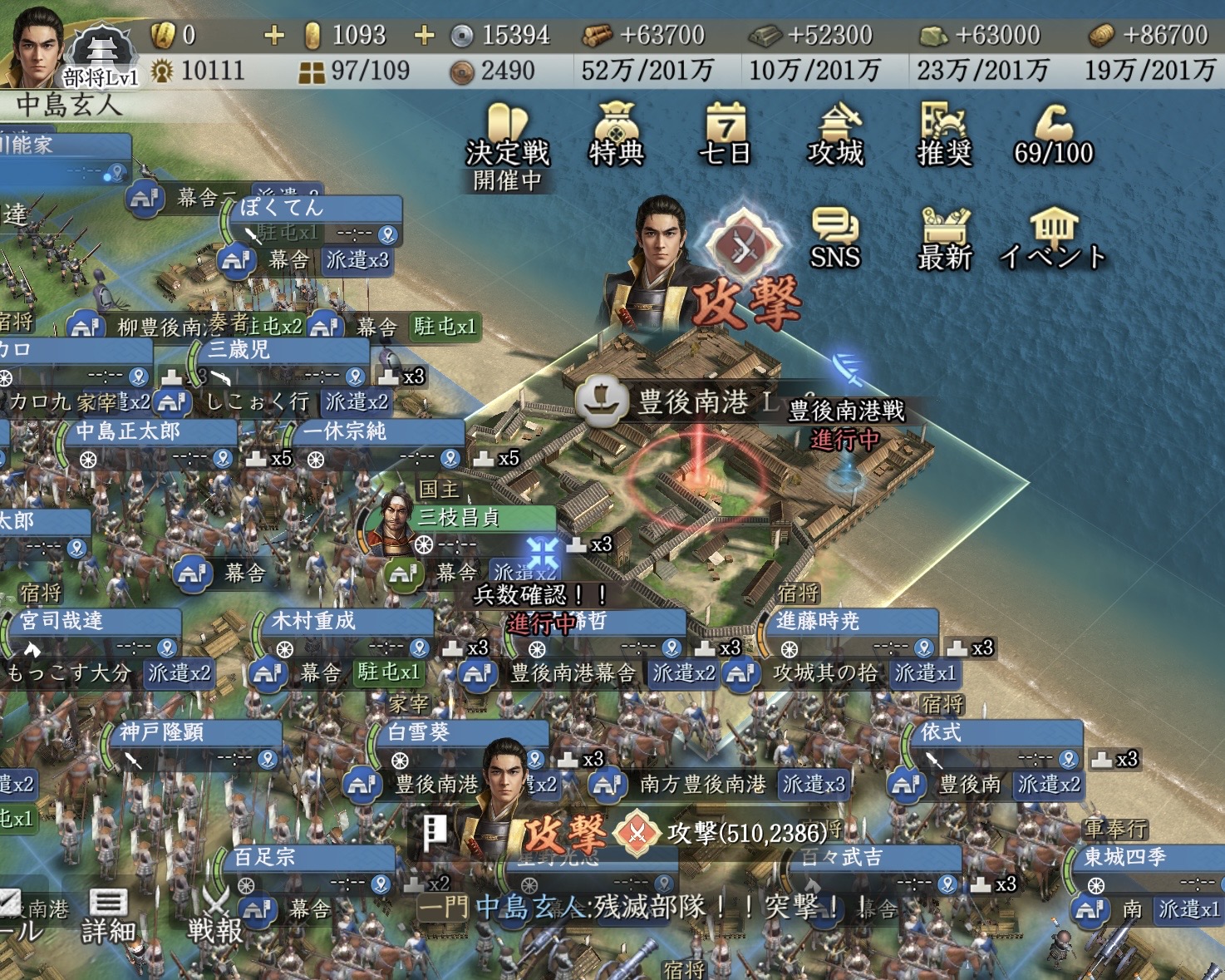Show the 最新 news icon

tap(944, 239)
